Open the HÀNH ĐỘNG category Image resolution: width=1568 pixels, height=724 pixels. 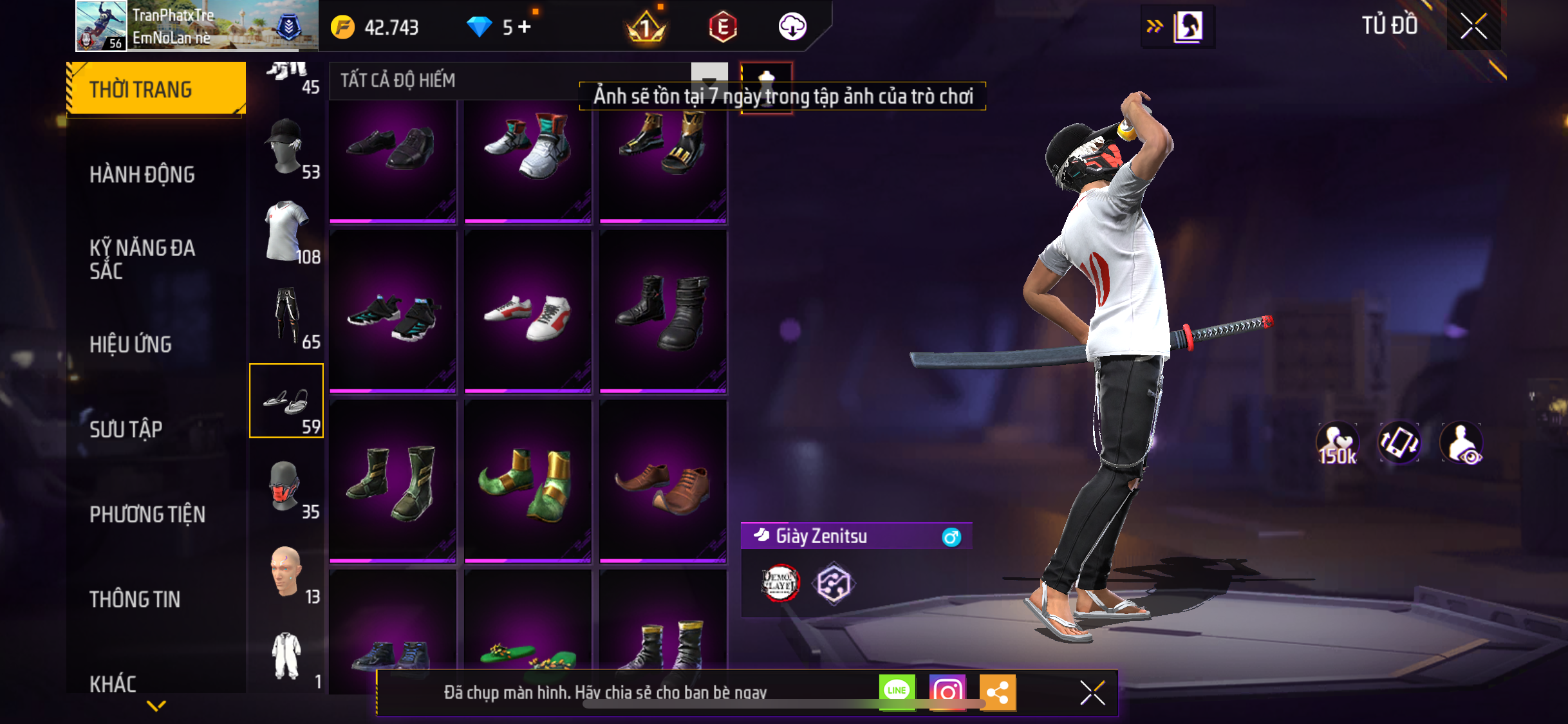click(142, 174)
